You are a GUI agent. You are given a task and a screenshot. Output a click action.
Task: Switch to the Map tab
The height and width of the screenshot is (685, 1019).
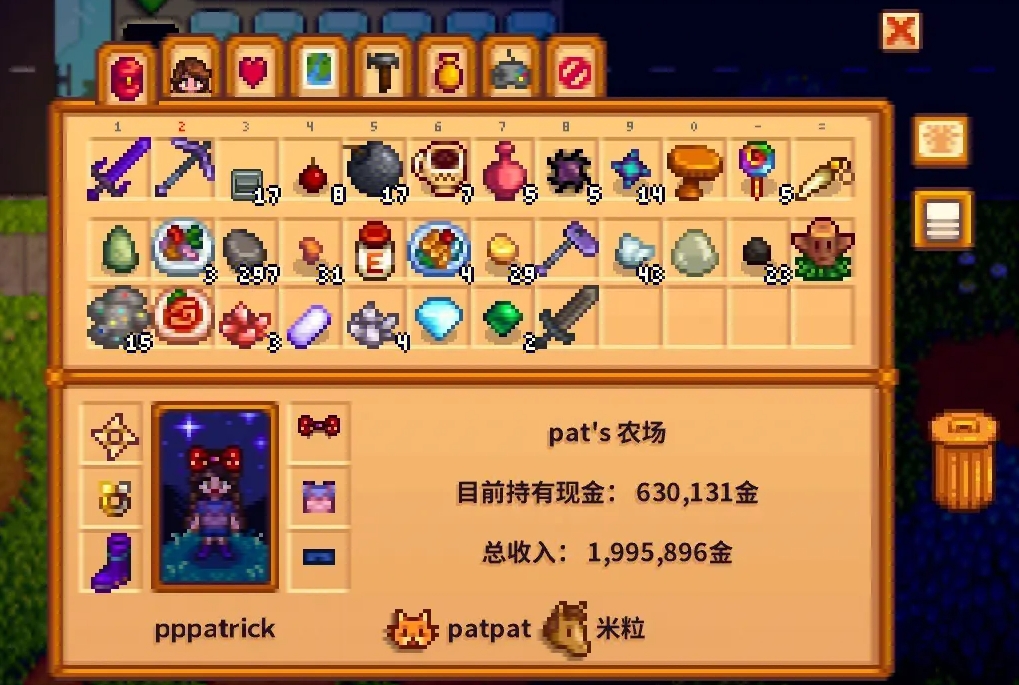(x=318, y=73)
